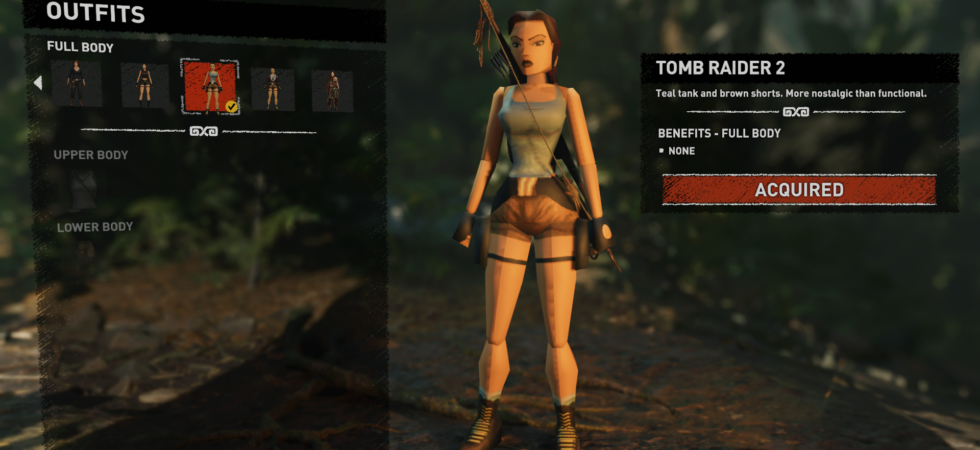980x450 pixels.
Task: Click the left arrow beside the outfits
Action: point(38,83)
